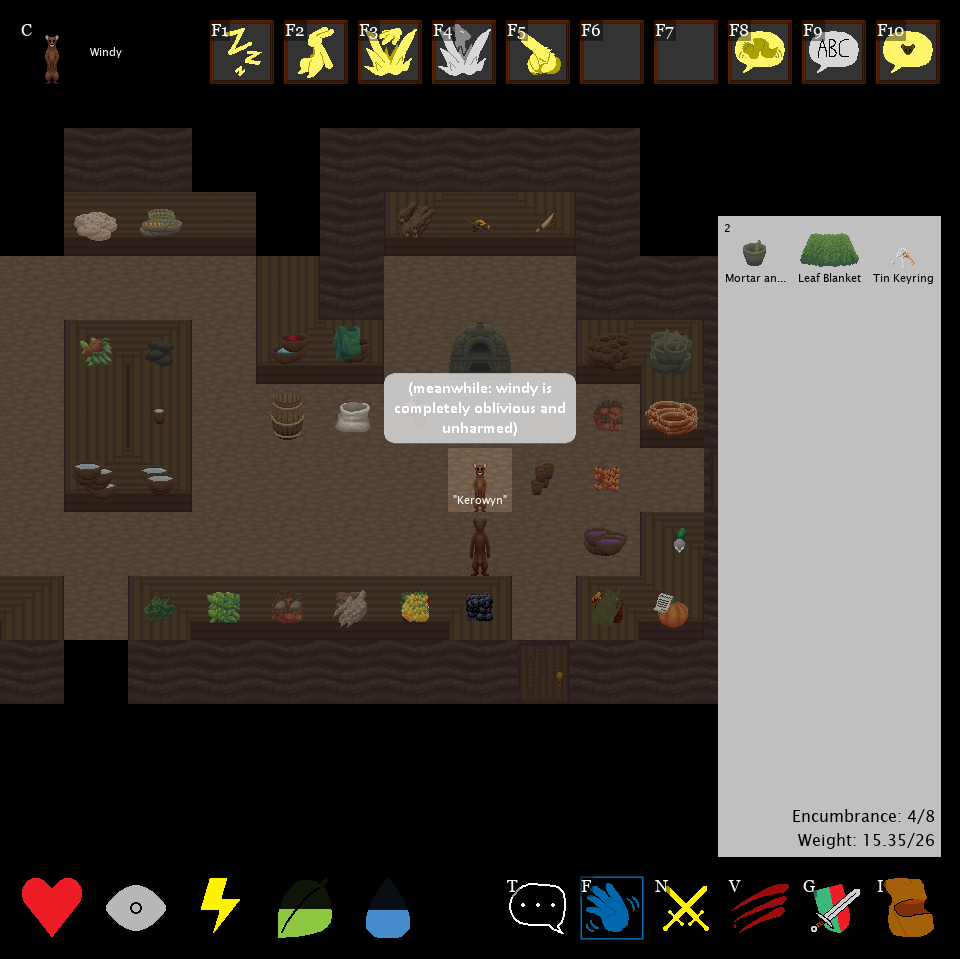
Task: Click the red heart health icon
Action: tap(52, 907)
